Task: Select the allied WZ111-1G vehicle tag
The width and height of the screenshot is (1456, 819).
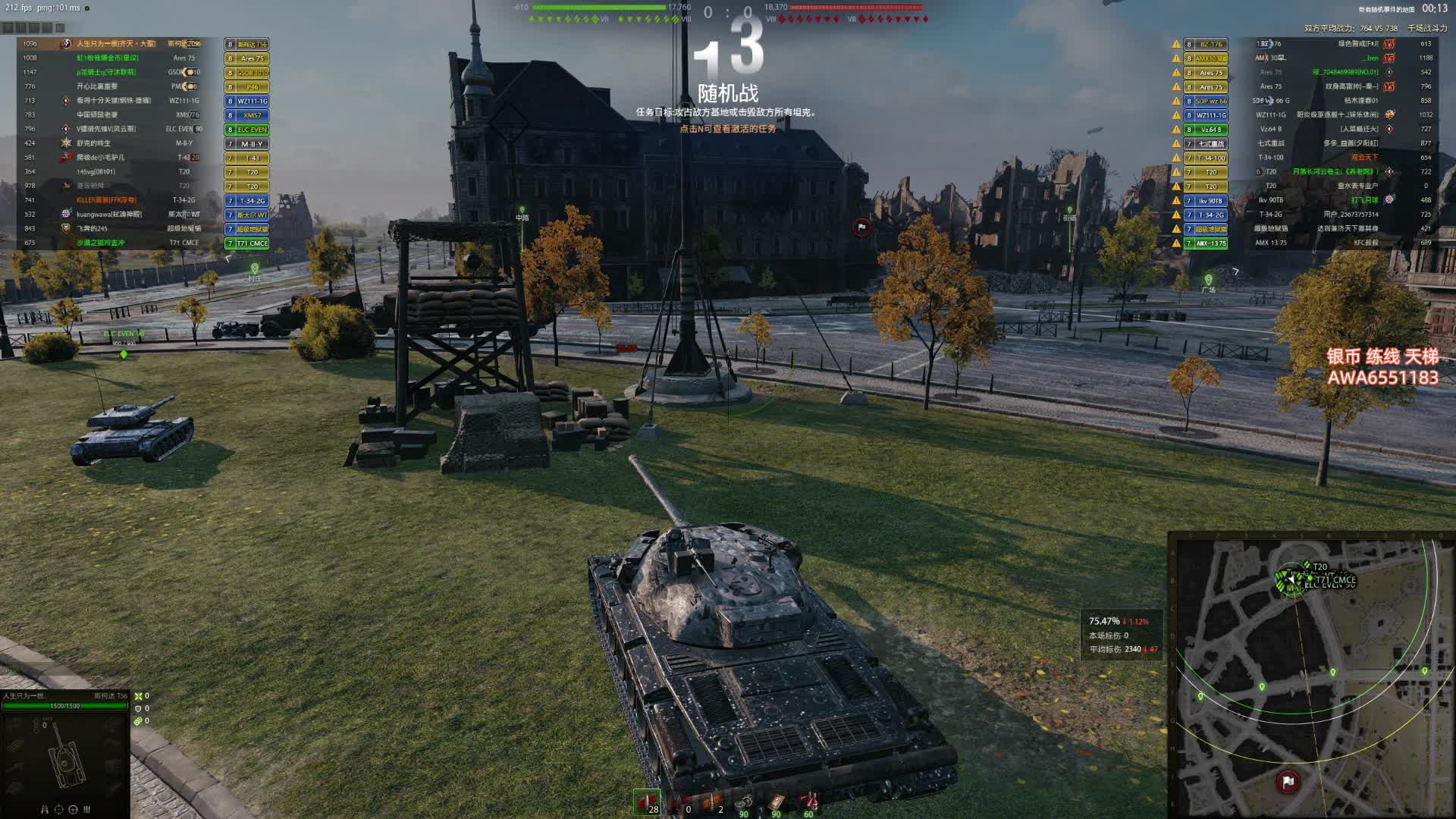Action: [248, 101]
